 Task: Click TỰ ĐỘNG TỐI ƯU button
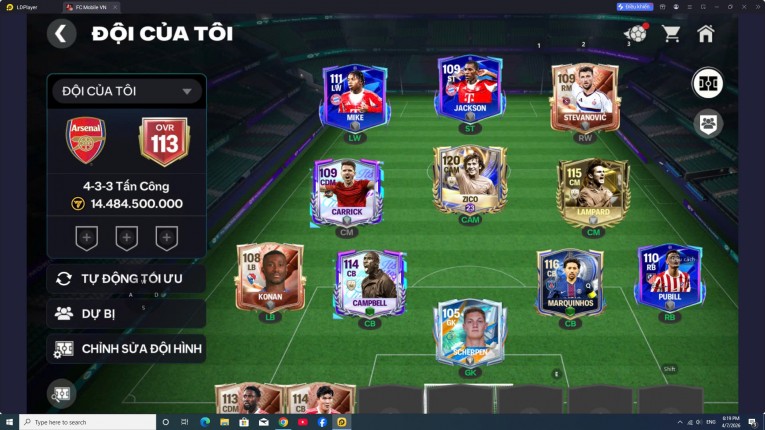126,278
